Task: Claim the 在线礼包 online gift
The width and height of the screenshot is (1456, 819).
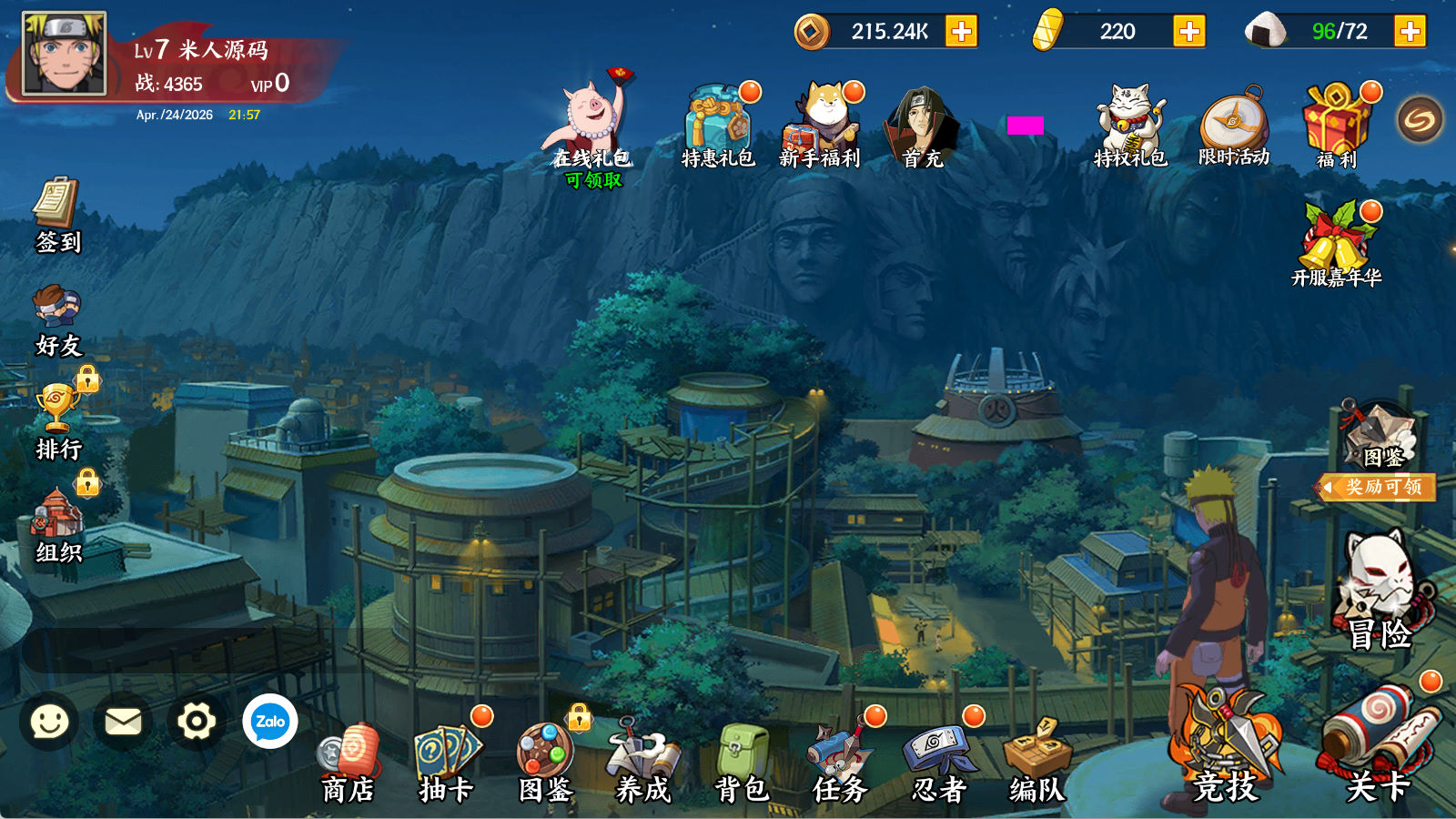Action: (x=592, y=127)
